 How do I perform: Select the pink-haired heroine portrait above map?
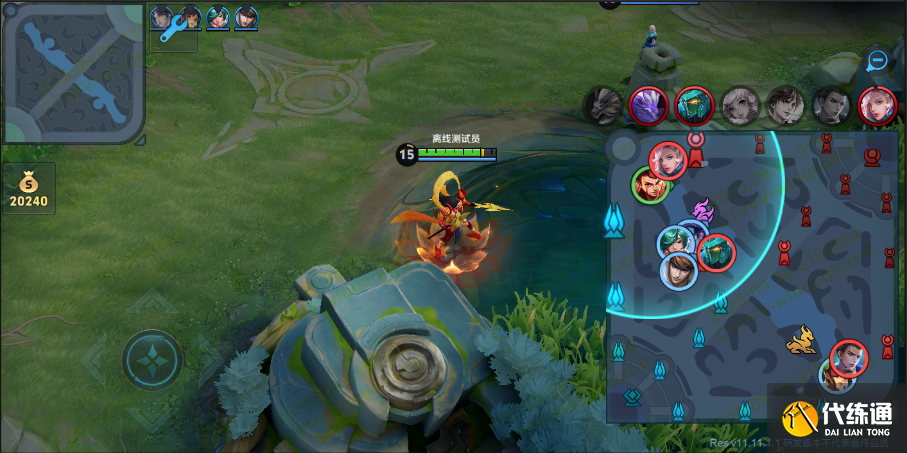876,104
